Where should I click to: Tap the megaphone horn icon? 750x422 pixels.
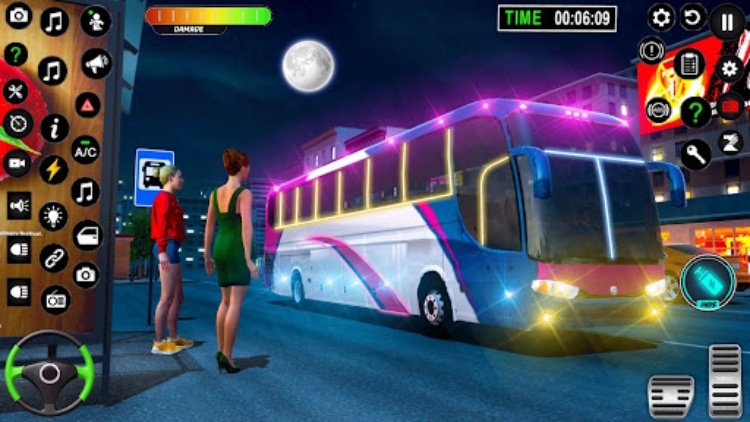coord(96,65)
